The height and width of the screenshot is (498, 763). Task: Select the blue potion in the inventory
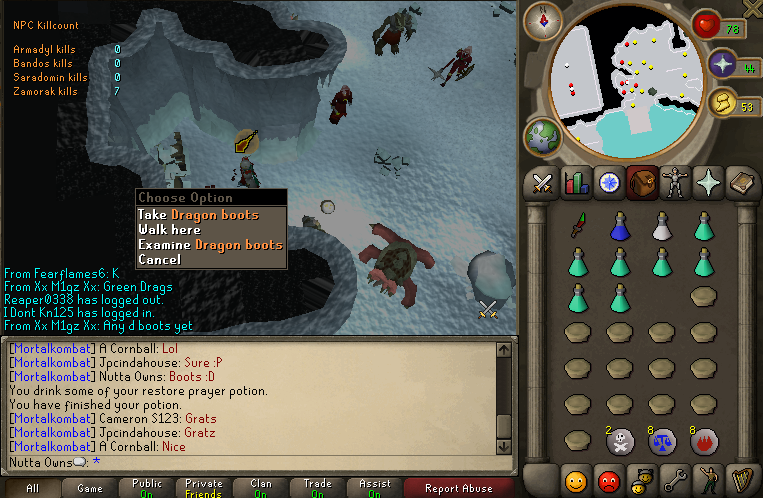click(619, 227)
